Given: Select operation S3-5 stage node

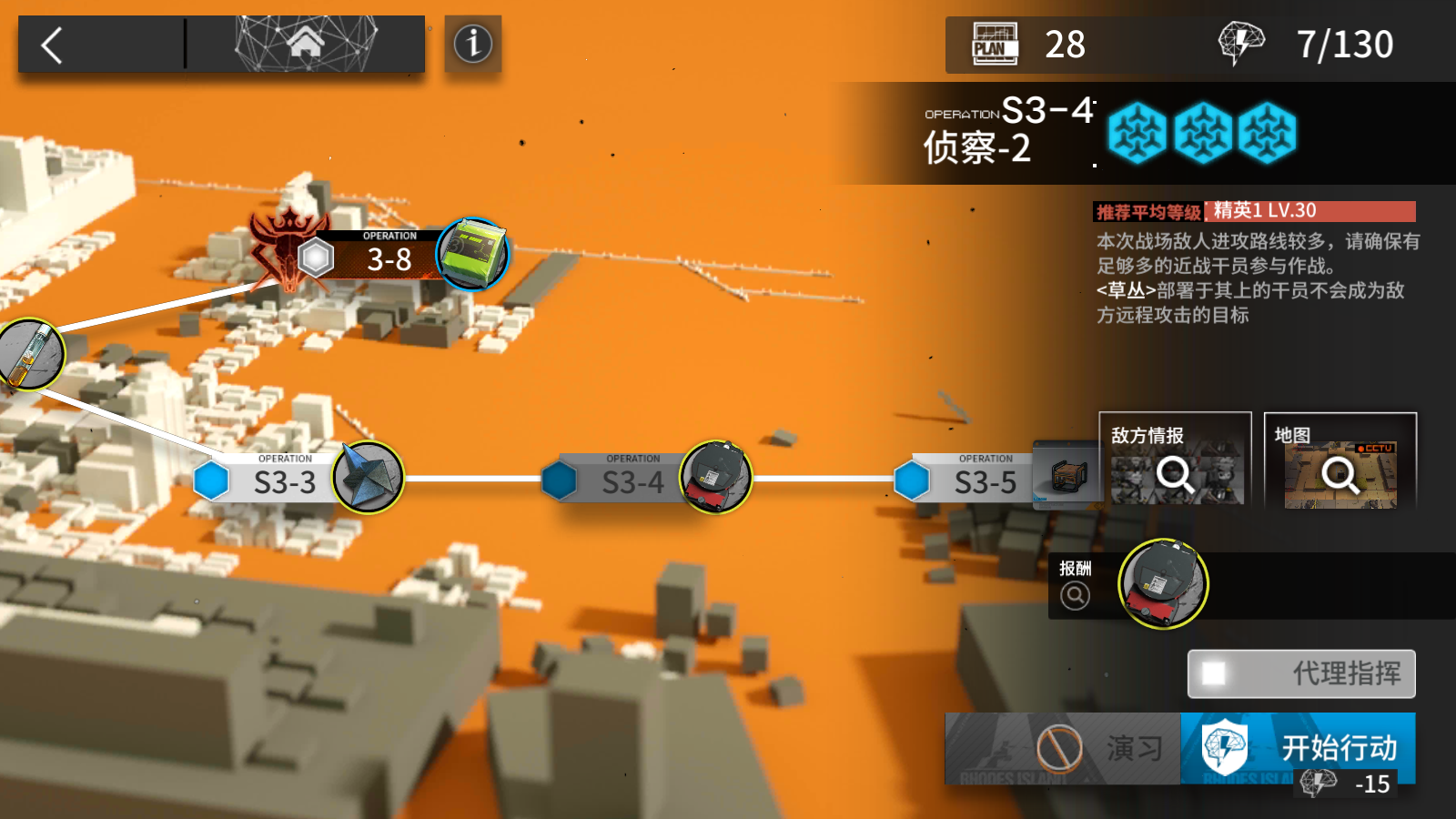Looking at the screenshot, I should [x=985, y=480].
